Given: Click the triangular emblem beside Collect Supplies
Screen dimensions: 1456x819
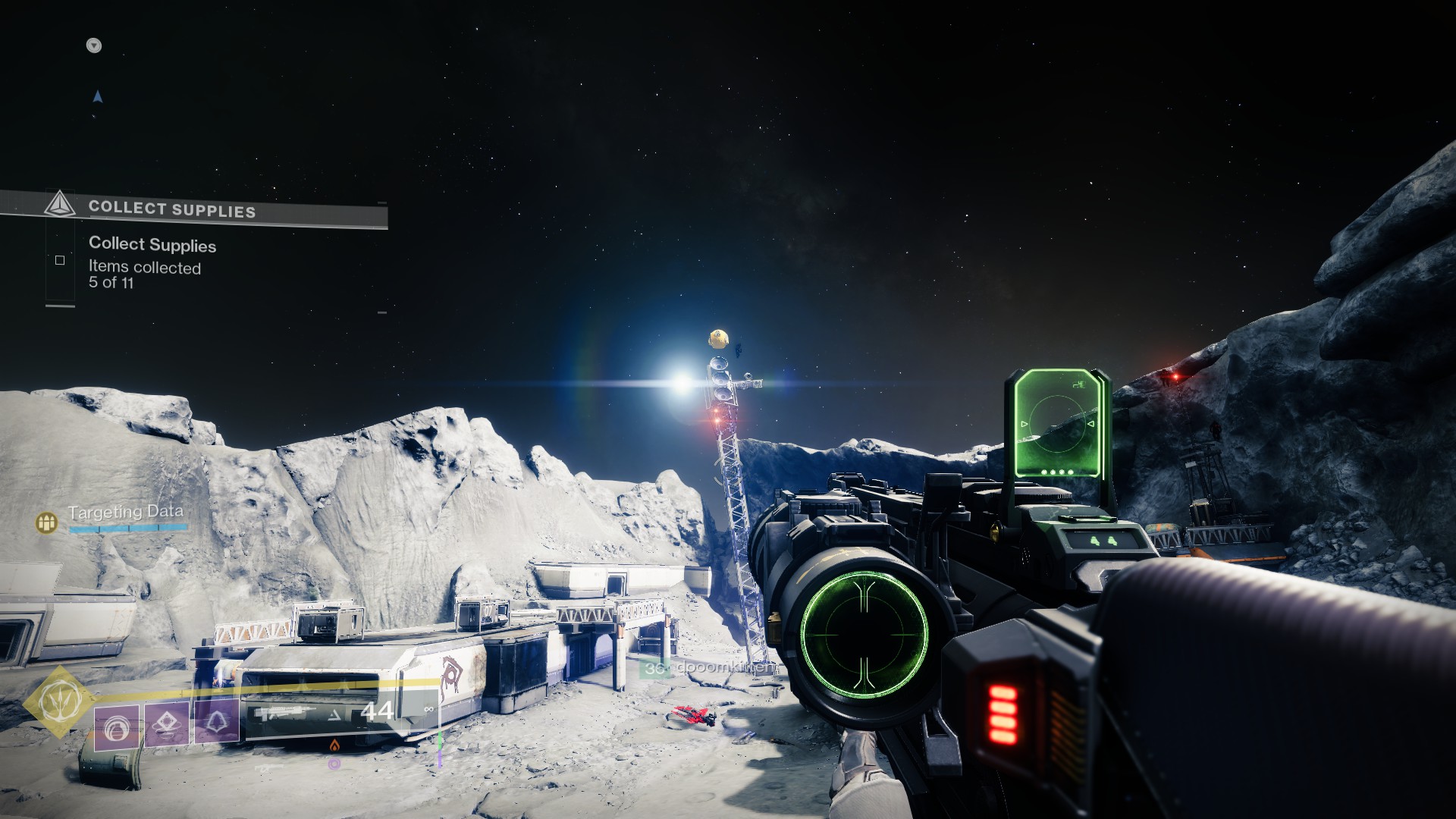Looking at the screenshot, I should [59, 204].
